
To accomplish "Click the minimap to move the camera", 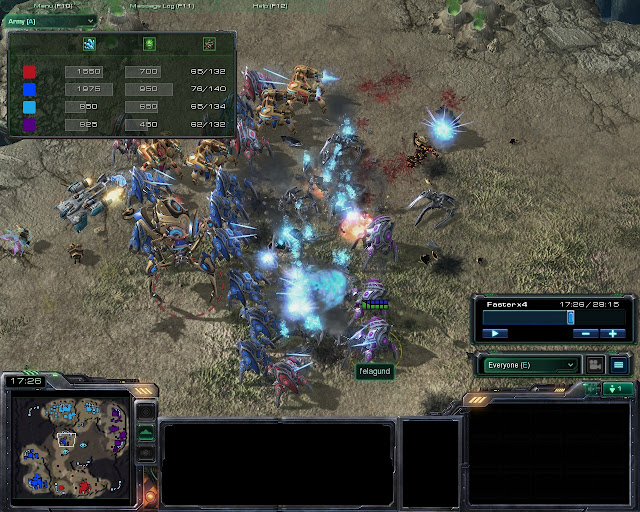I will pyautogui.click(x=68, y=445).
